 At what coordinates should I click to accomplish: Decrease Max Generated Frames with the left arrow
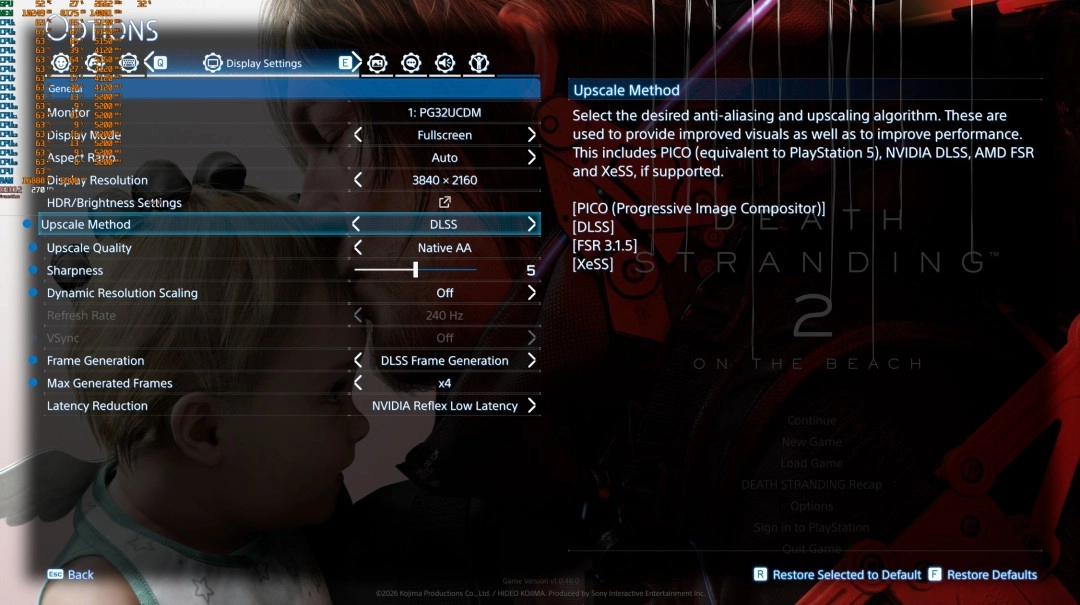coord(358,383)
